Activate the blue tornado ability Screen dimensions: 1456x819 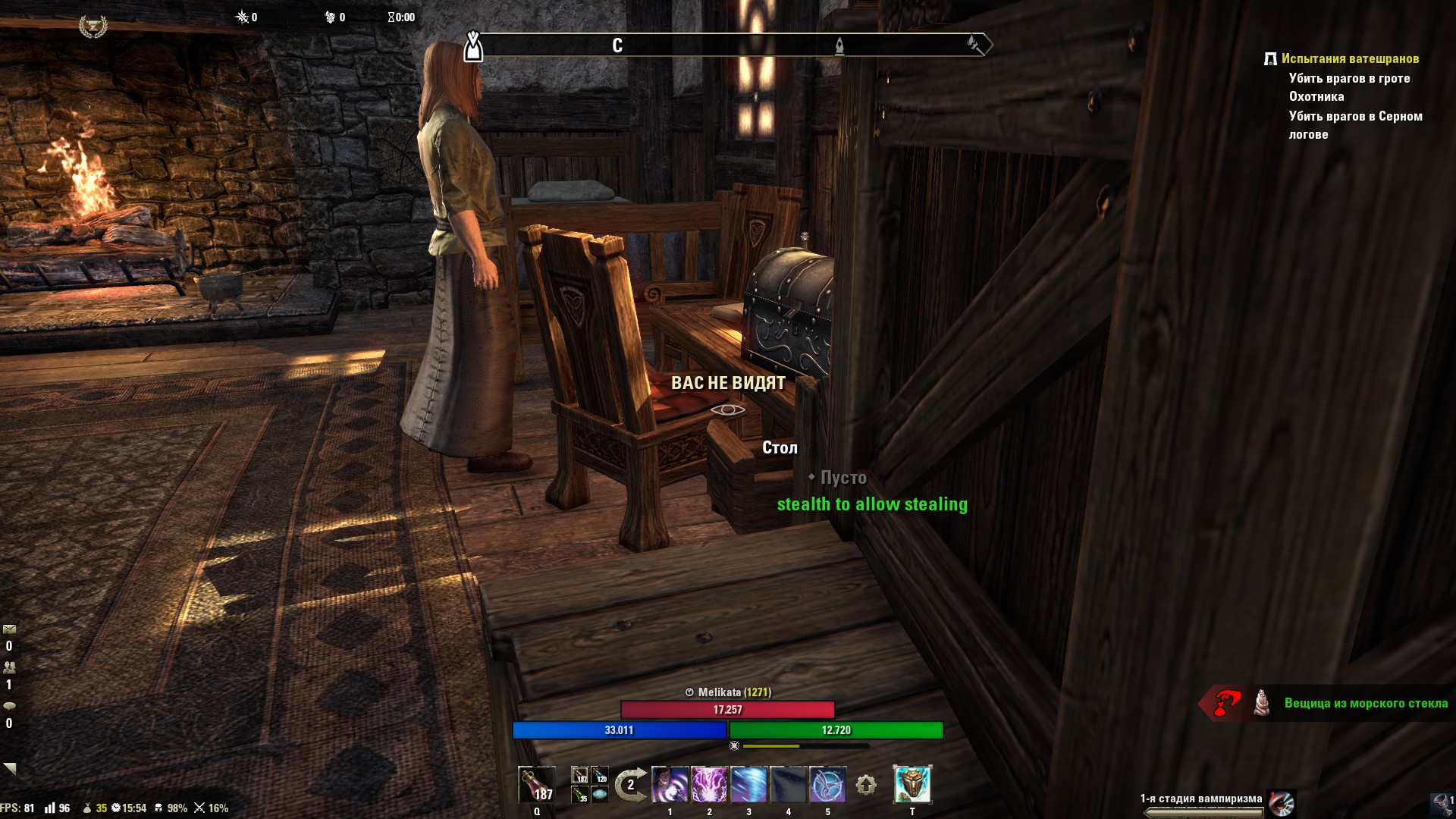click(748, 785)
